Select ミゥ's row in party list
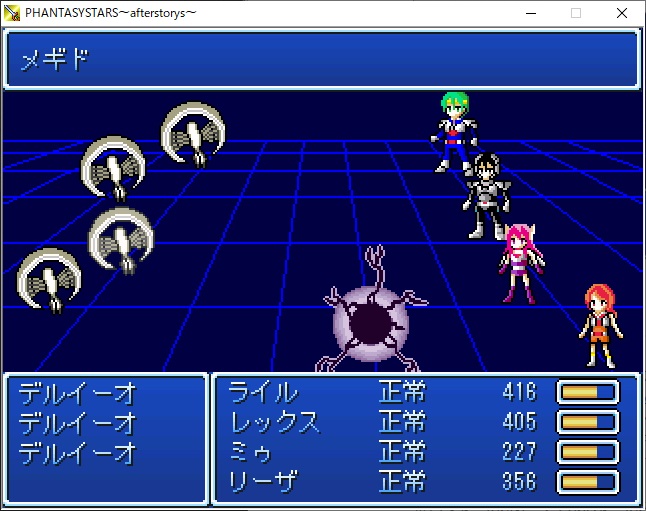The width and height of the screenshot is (646, 511). pos(251,452)
